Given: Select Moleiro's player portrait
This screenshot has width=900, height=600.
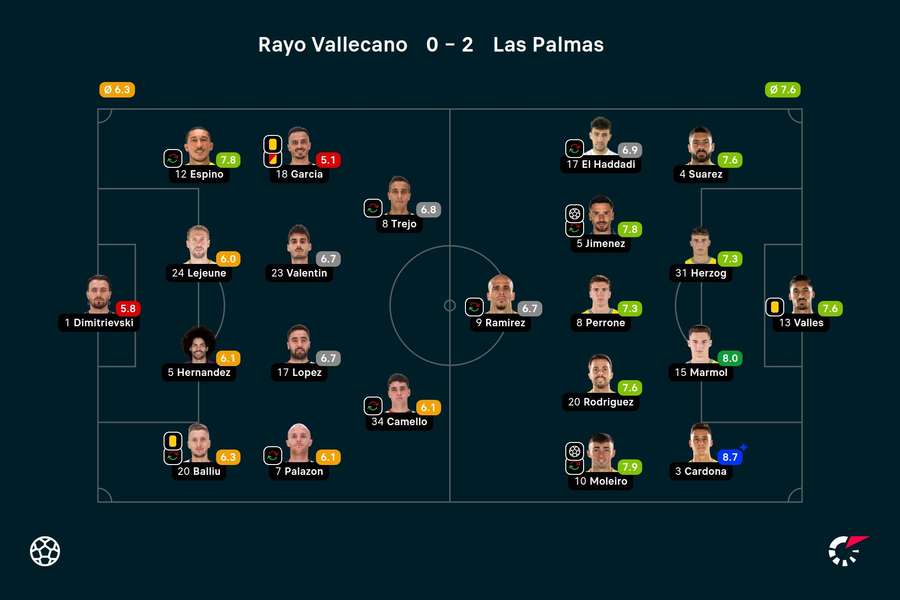Looking at the screenshot, I should tap(600, 453).
